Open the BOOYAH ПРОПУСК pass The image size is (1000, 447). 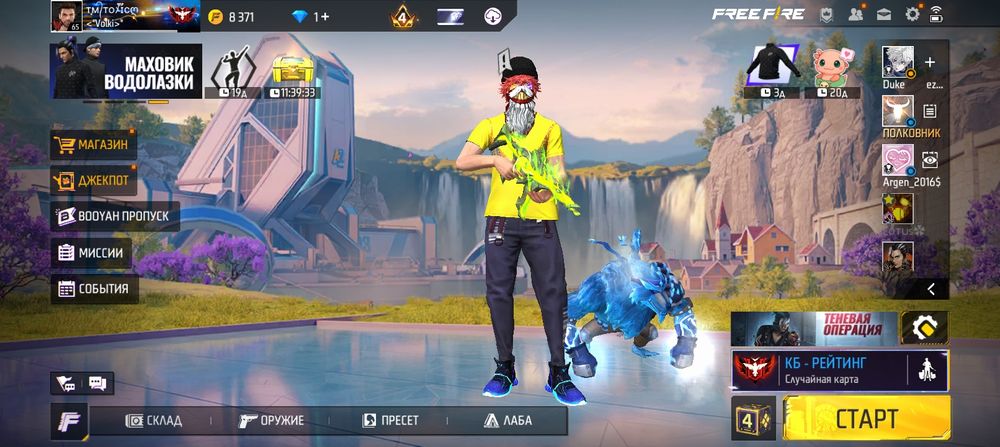[114, 217]
